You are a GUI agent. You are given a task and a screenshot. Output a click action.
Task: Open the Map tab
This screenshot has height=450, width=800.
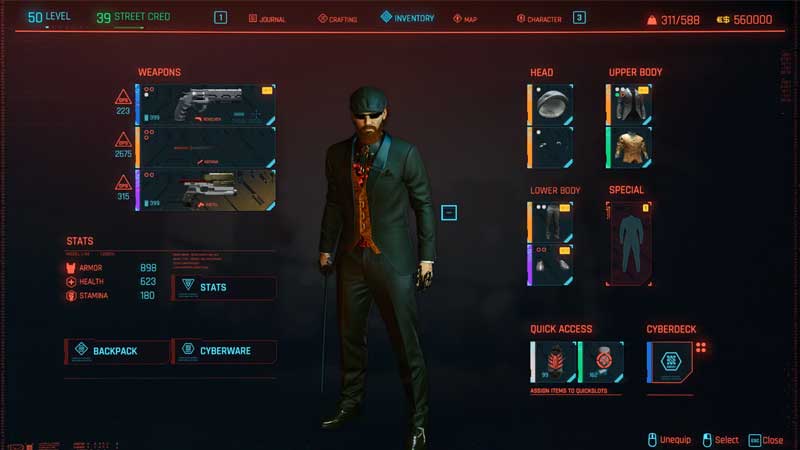(465, 18)
